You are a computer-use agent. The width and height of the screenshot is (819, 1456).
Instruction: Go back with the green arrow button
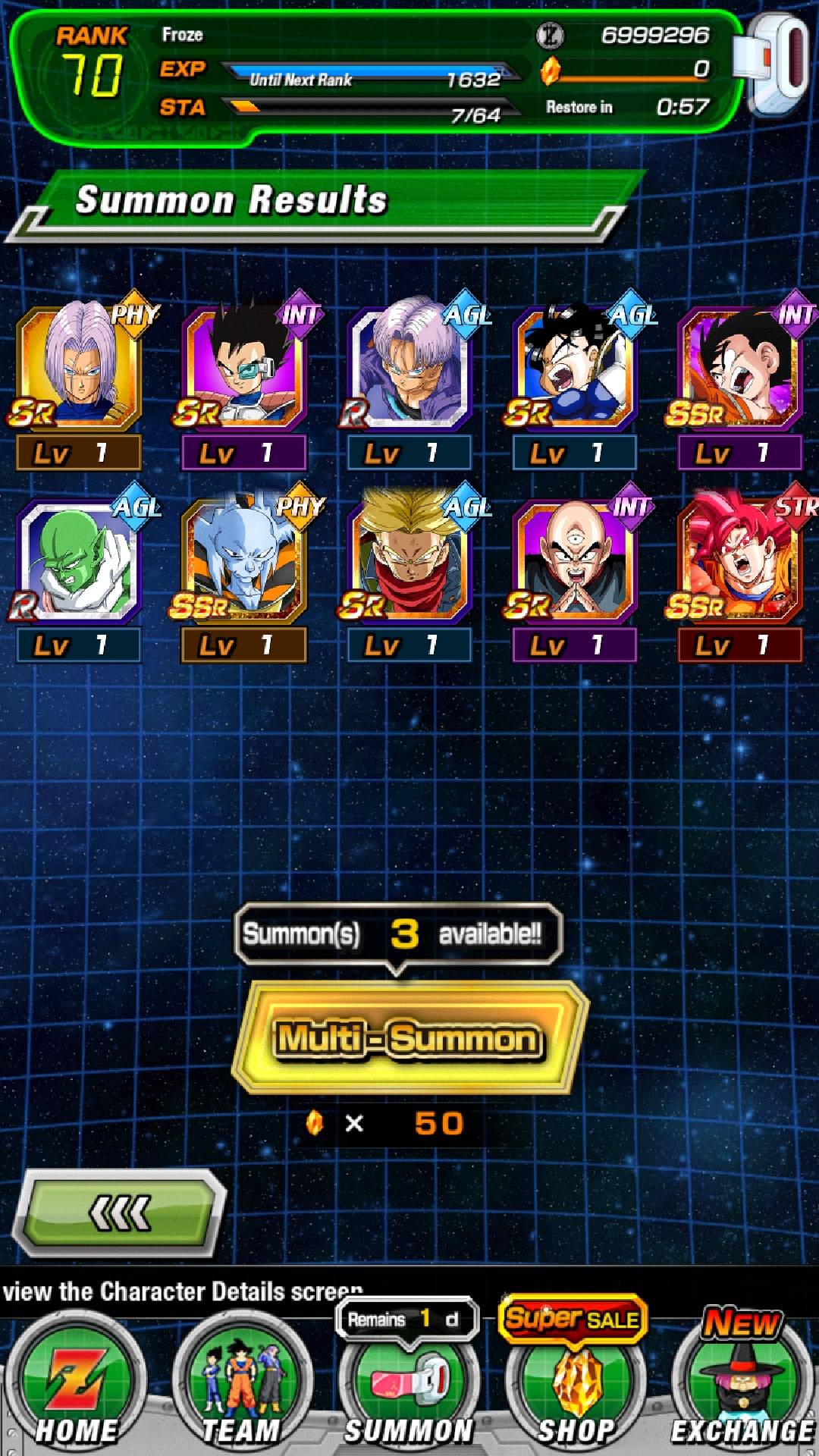click(x=121, y=1213)
